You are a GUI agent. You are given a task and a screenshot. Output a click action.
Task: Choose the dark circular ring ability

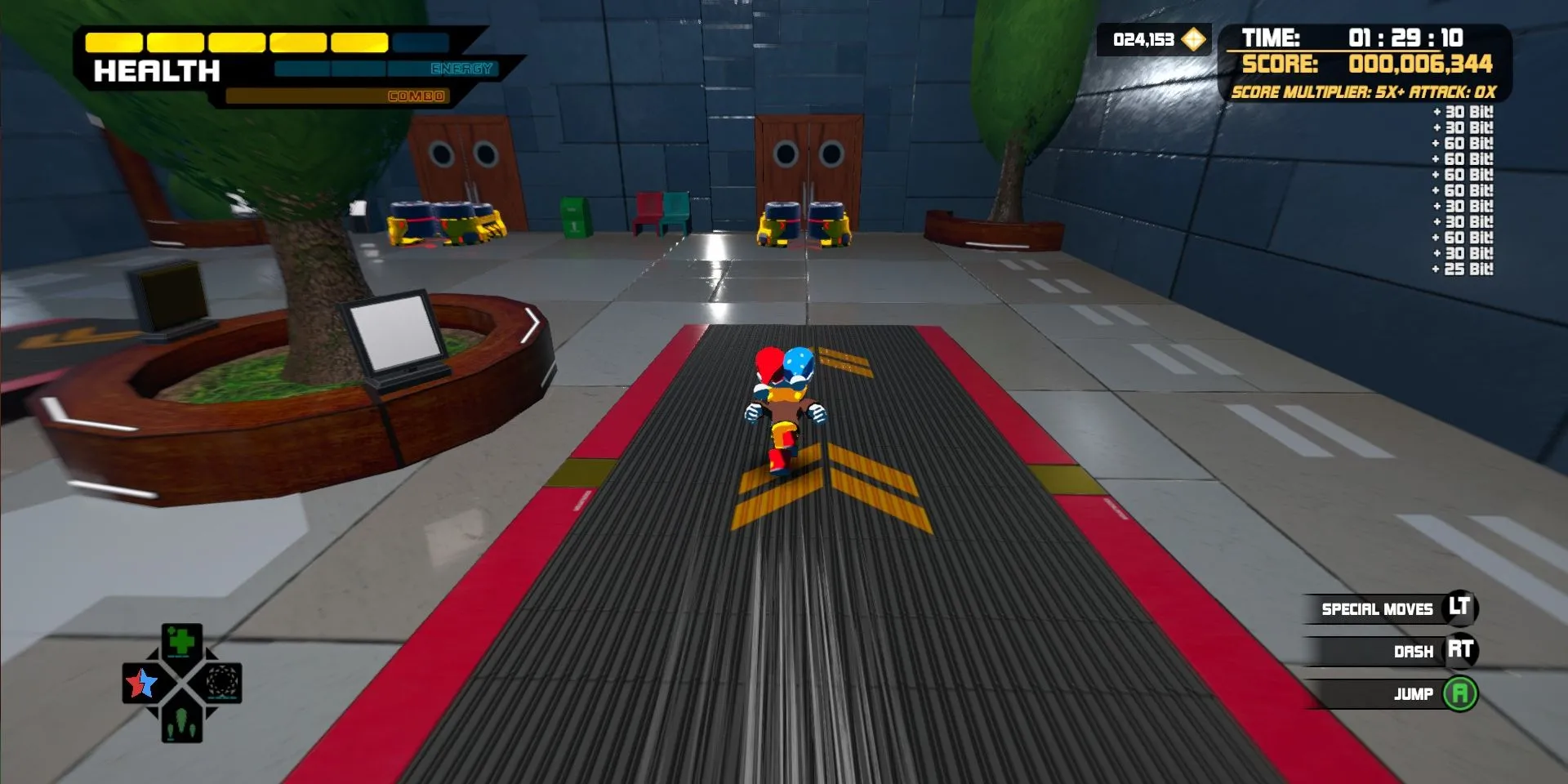221,683
